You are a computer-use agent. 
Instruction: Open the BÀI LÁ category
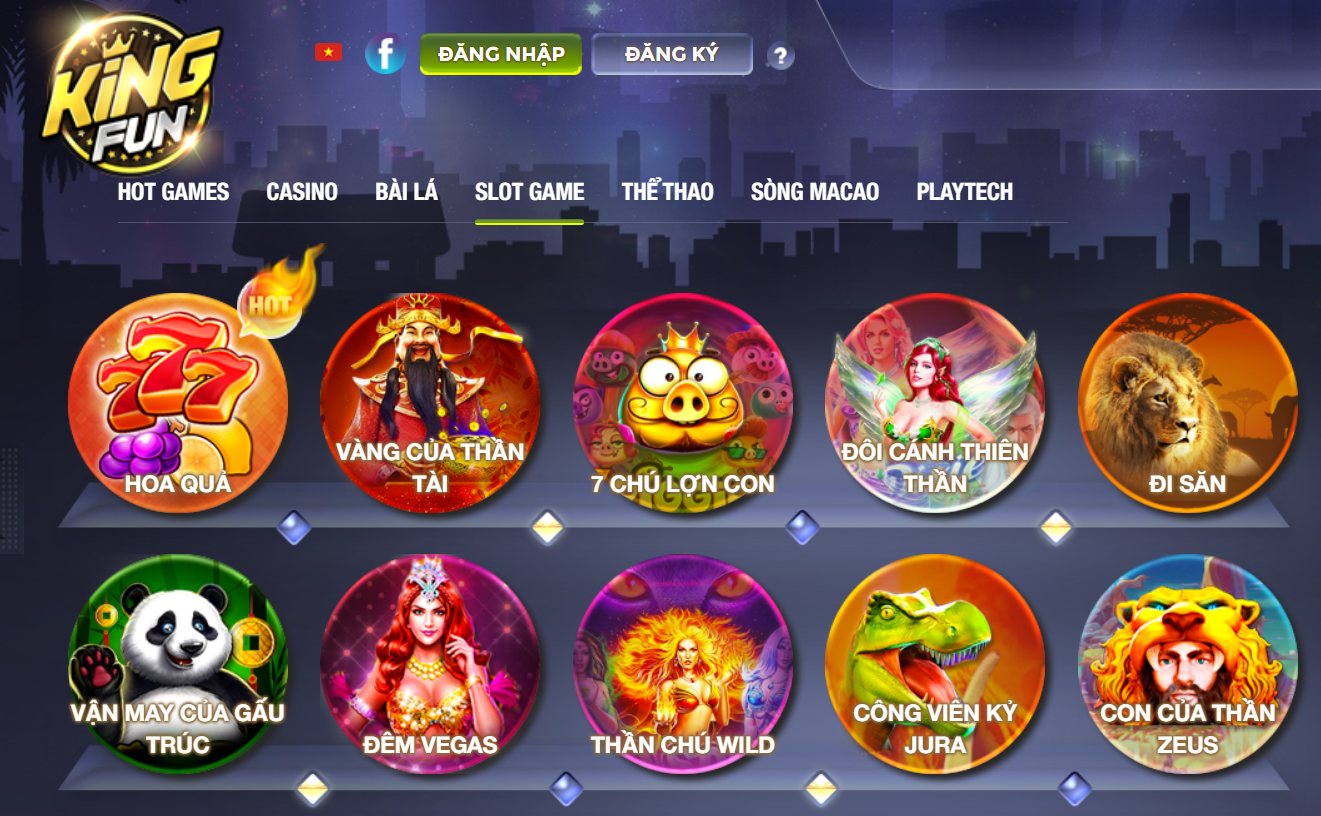point(406,192)
